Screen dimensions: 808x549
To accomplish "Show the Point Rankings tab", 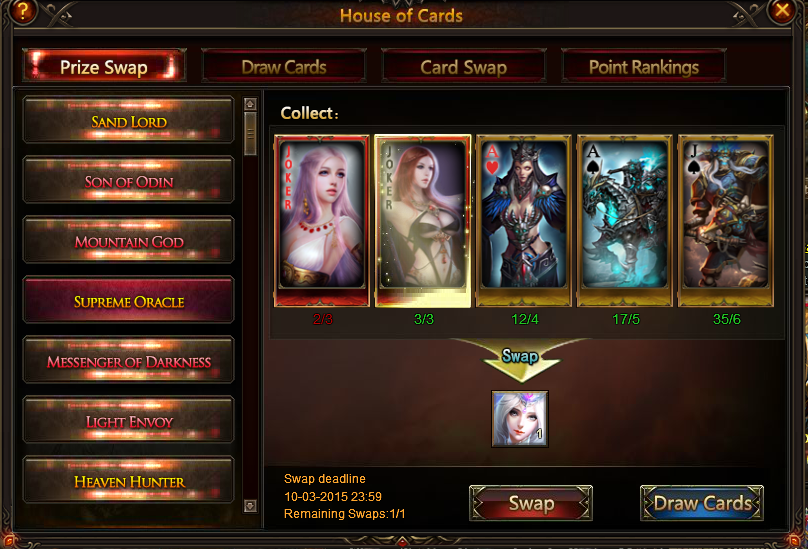I will 643,67.
